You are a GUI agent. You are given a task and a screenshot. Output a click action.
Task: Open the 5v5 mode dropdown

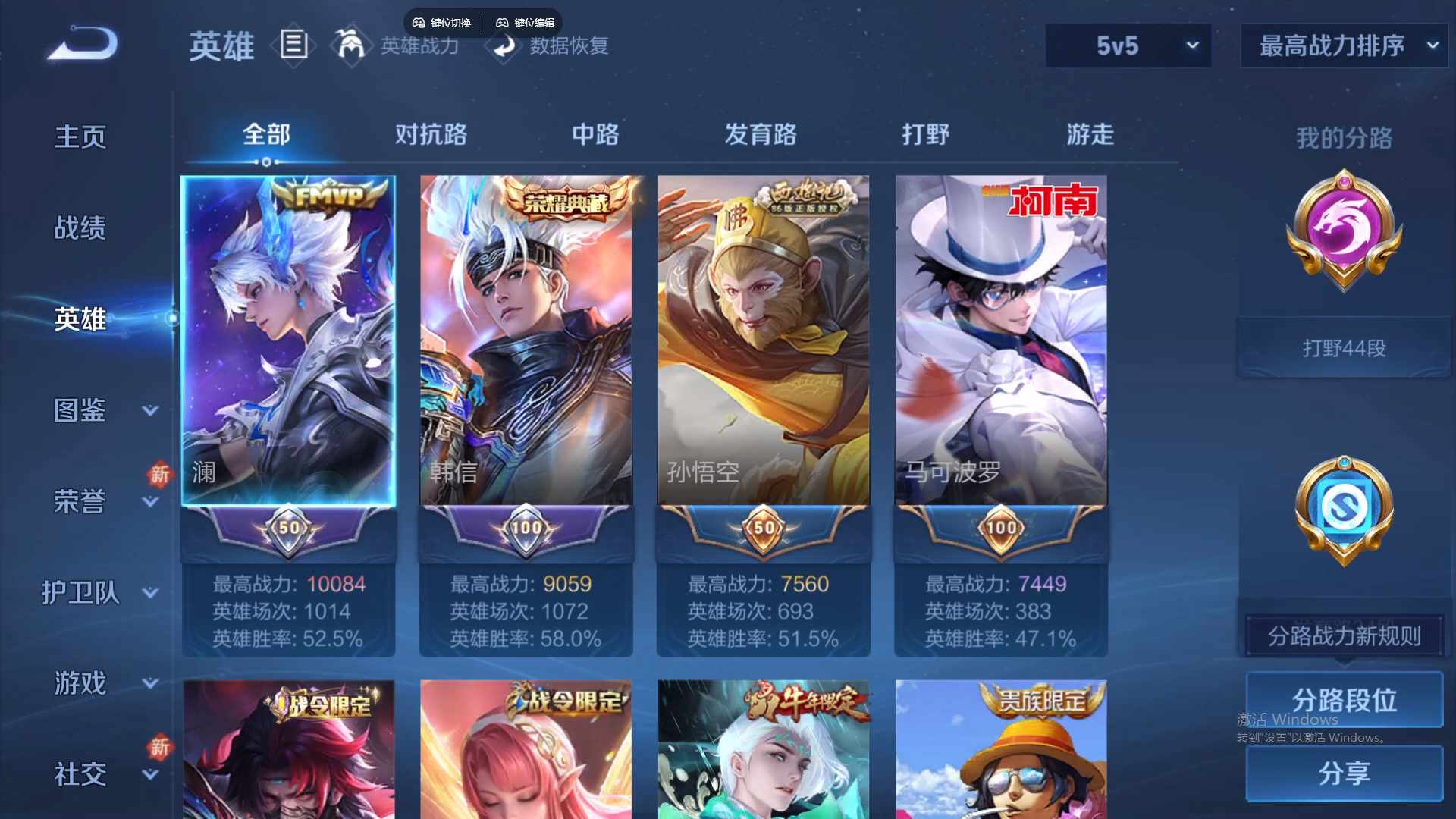click(1128, 45)
